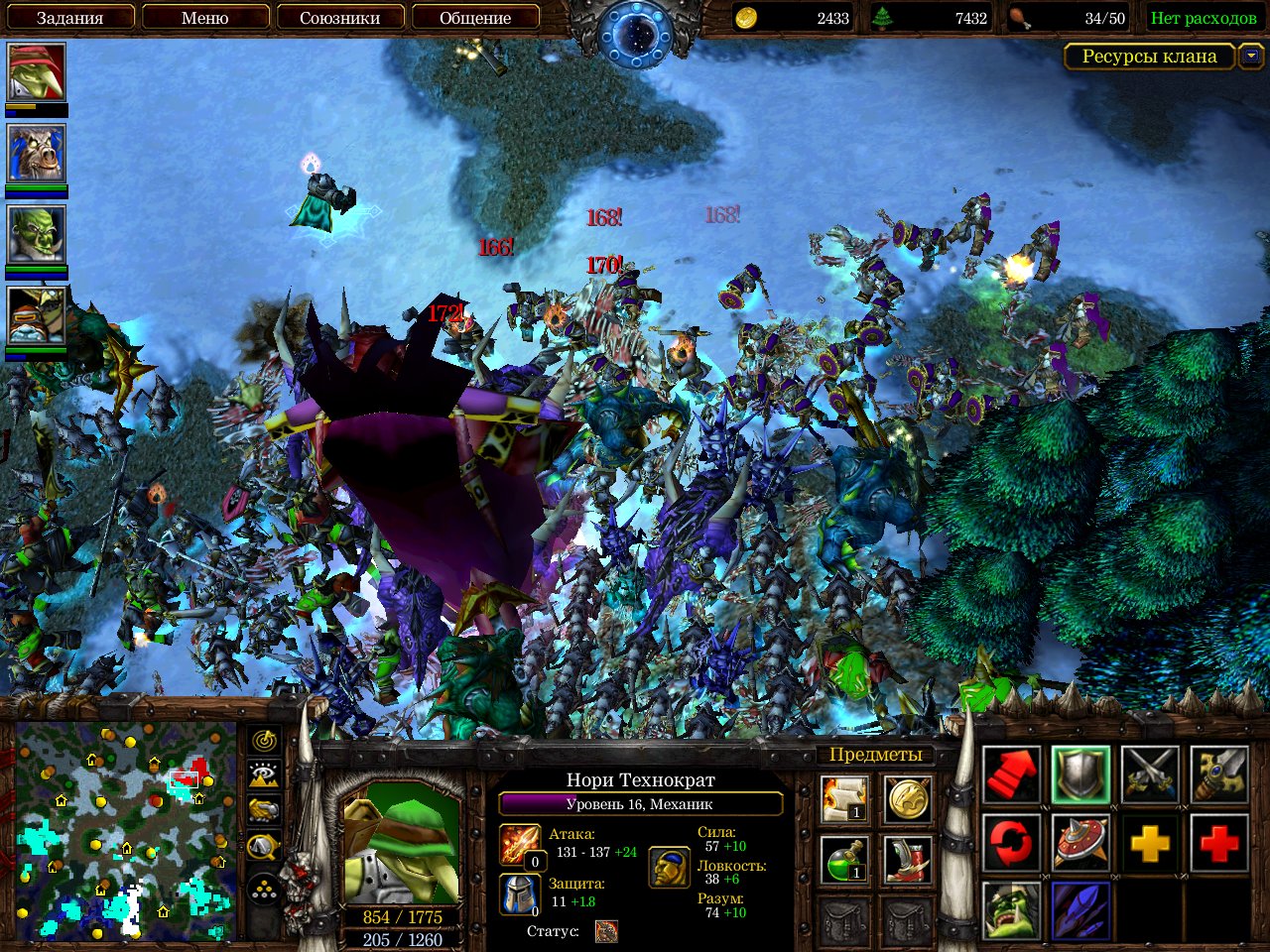Activate the red arrow Move command
The height and width of the screenshot is (952, 1270).
1011,774
